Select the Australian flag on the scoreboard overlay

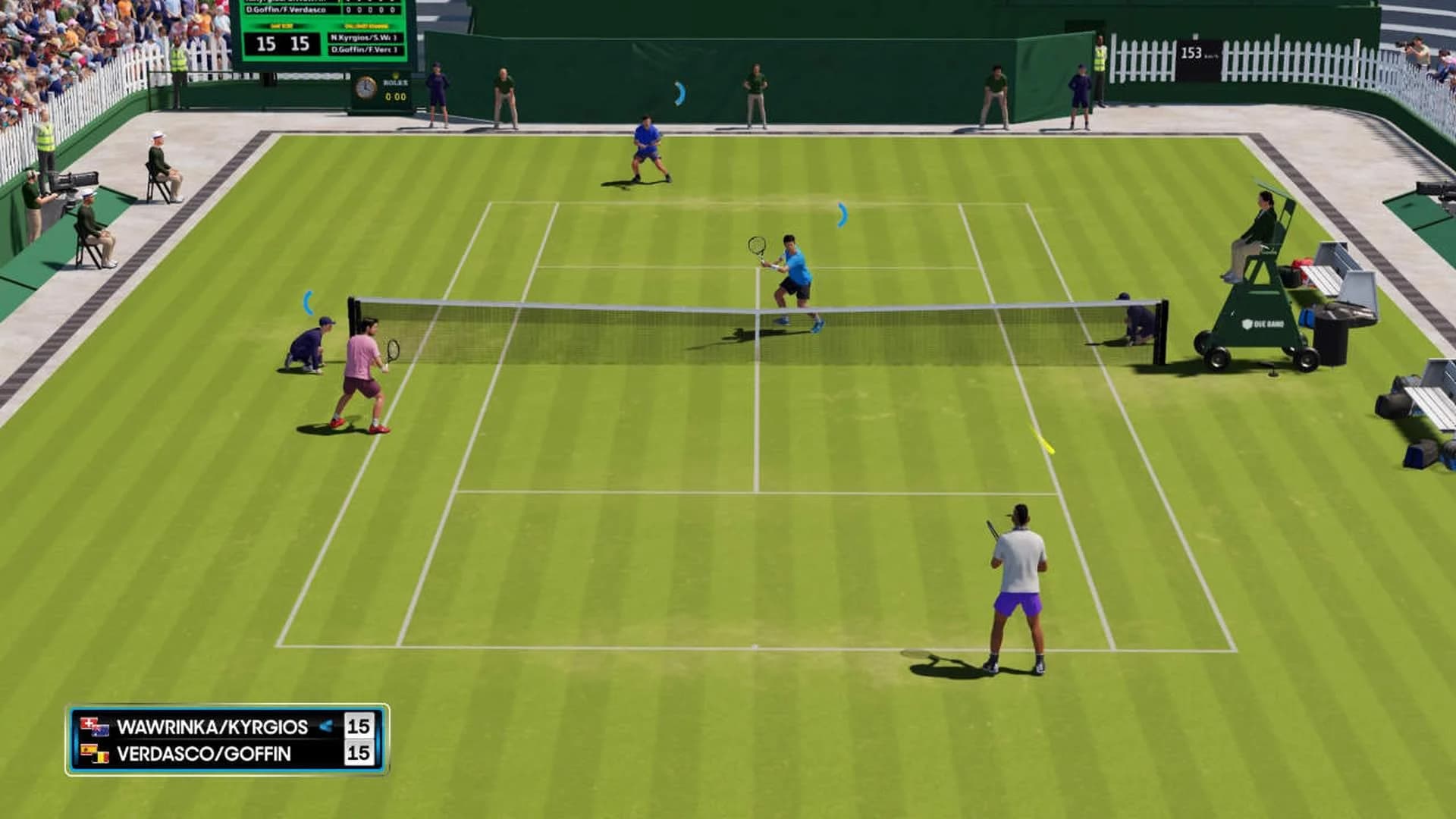(x=101, y=730)
